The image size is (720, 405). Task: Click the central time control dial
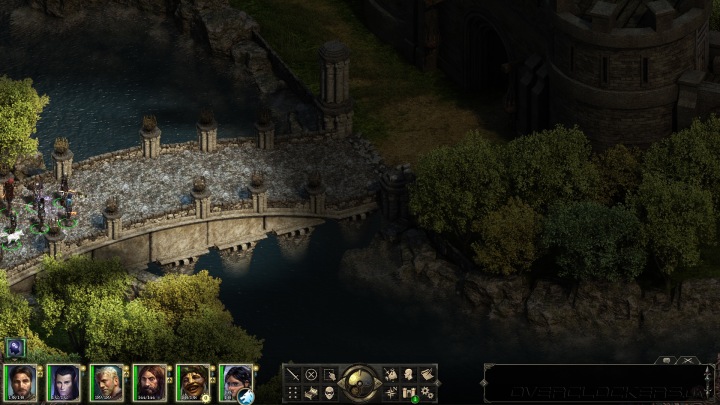[x=360, y=382]
